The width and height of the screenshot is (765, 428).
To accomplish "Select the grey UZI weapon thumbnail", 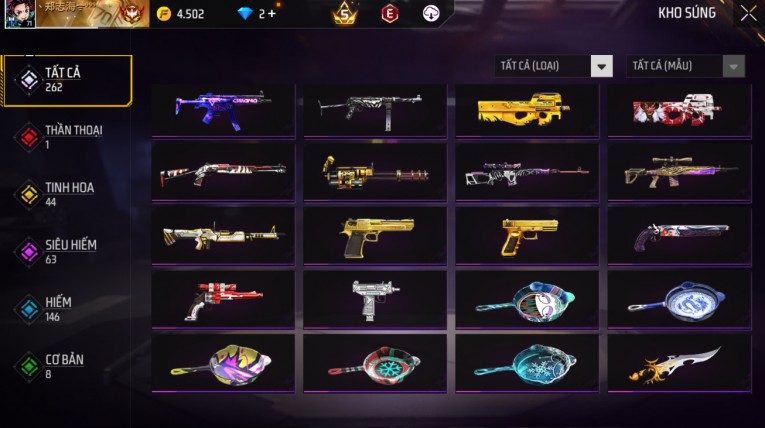I will click(x=375, y=298).
